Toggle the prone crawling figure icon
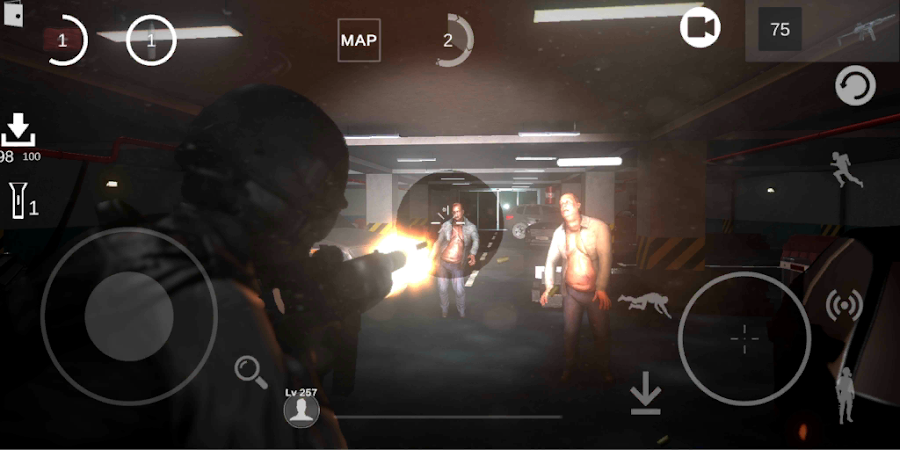Image resolution: width=900 pixels, height=450 pixels. click(x=645, y=304)
